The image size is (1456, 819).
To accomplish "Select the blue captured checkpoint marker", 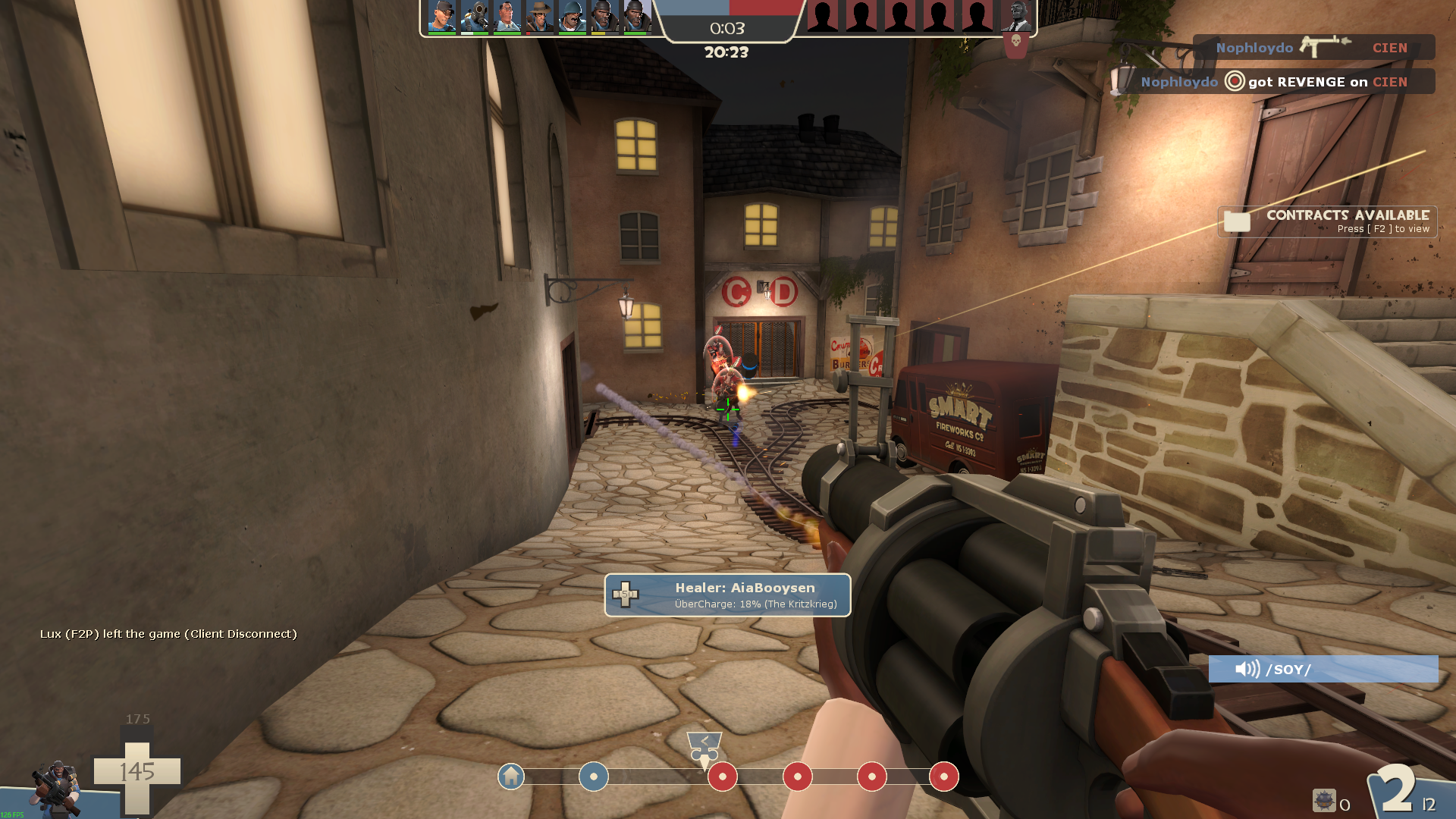I will point(594,777).
